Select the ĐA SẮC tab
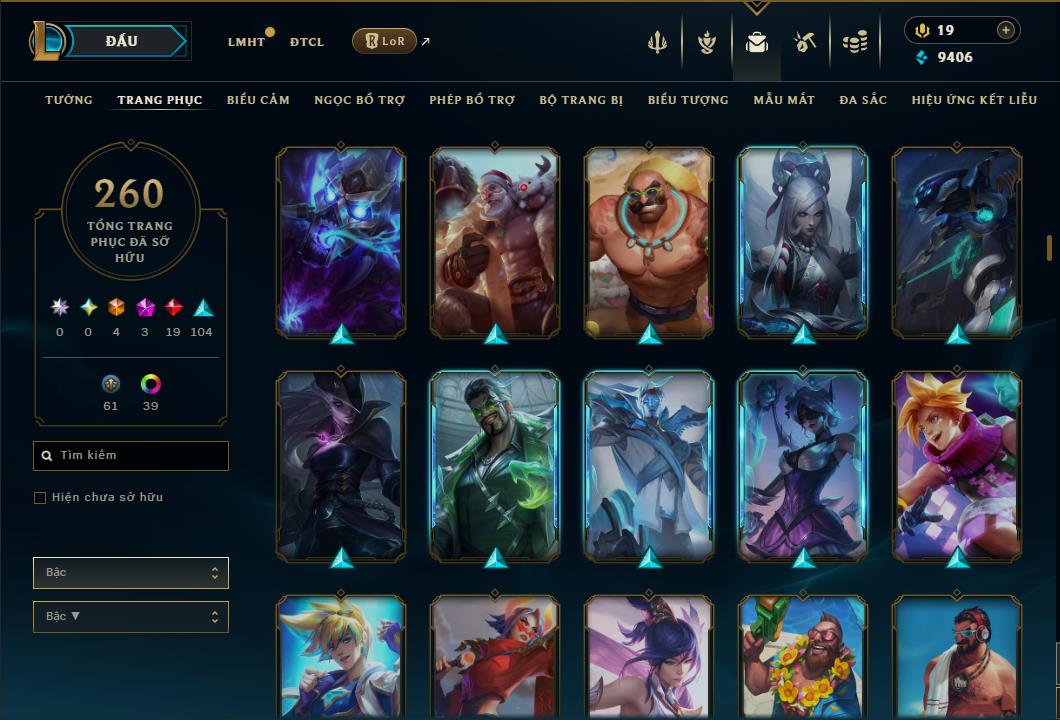The image size is (1060, 720). (863, 100)
